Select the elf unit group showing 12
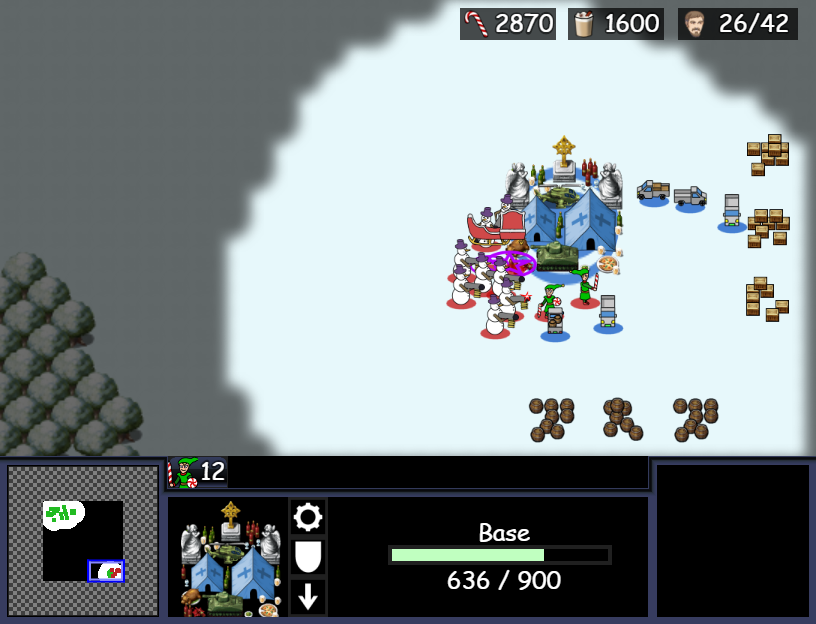This screenshot has width=816, height=624. 198,472
